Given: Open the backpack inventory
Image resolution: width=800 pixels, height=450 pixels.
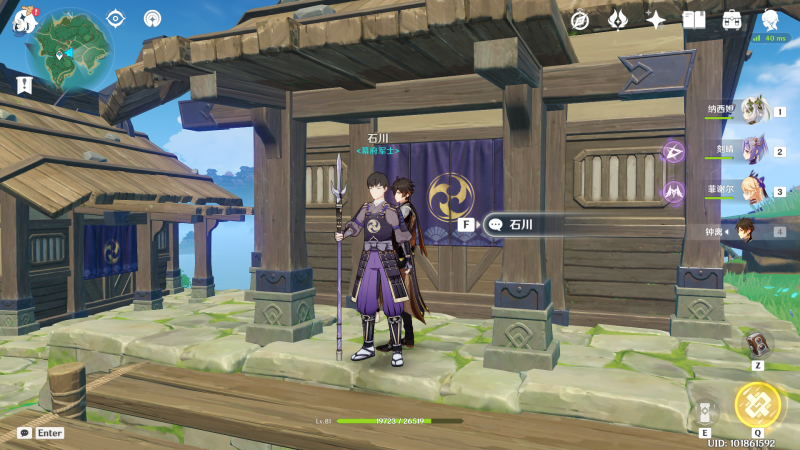Looking at the screenshot, I should click(732, 20).
